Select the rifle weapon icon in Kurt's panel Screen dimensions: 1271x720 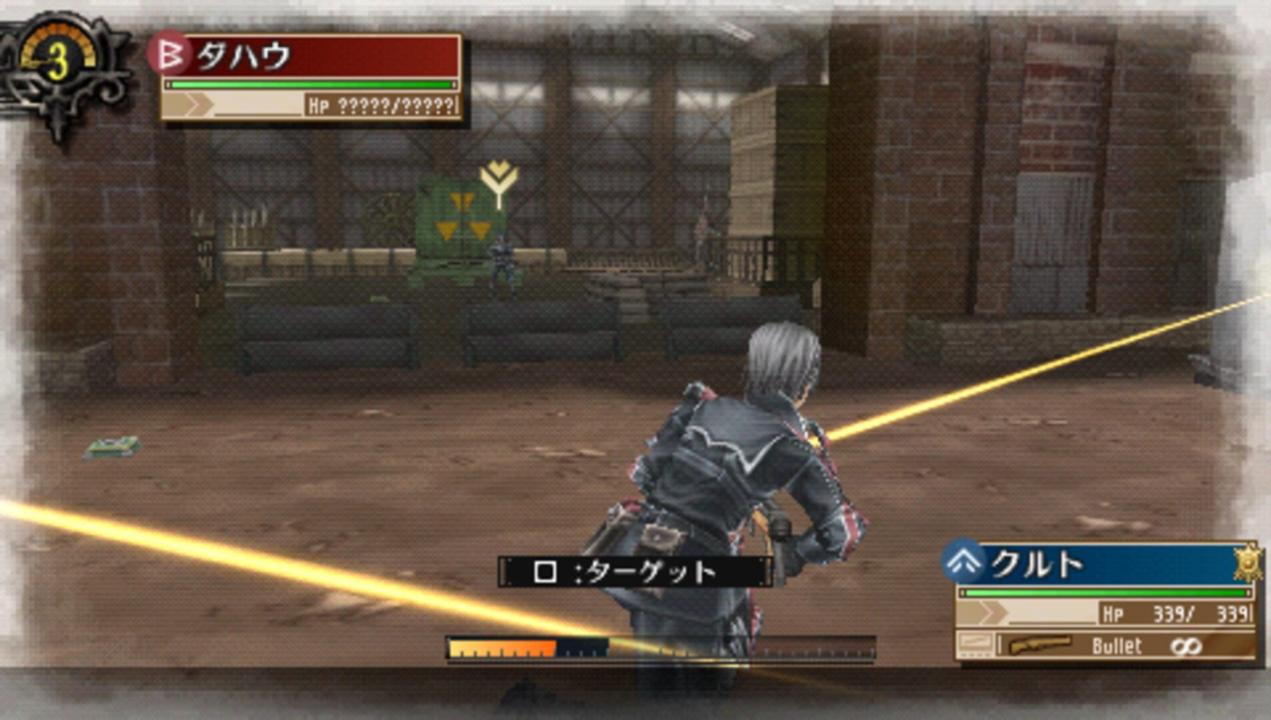[x=1040, y=645]
